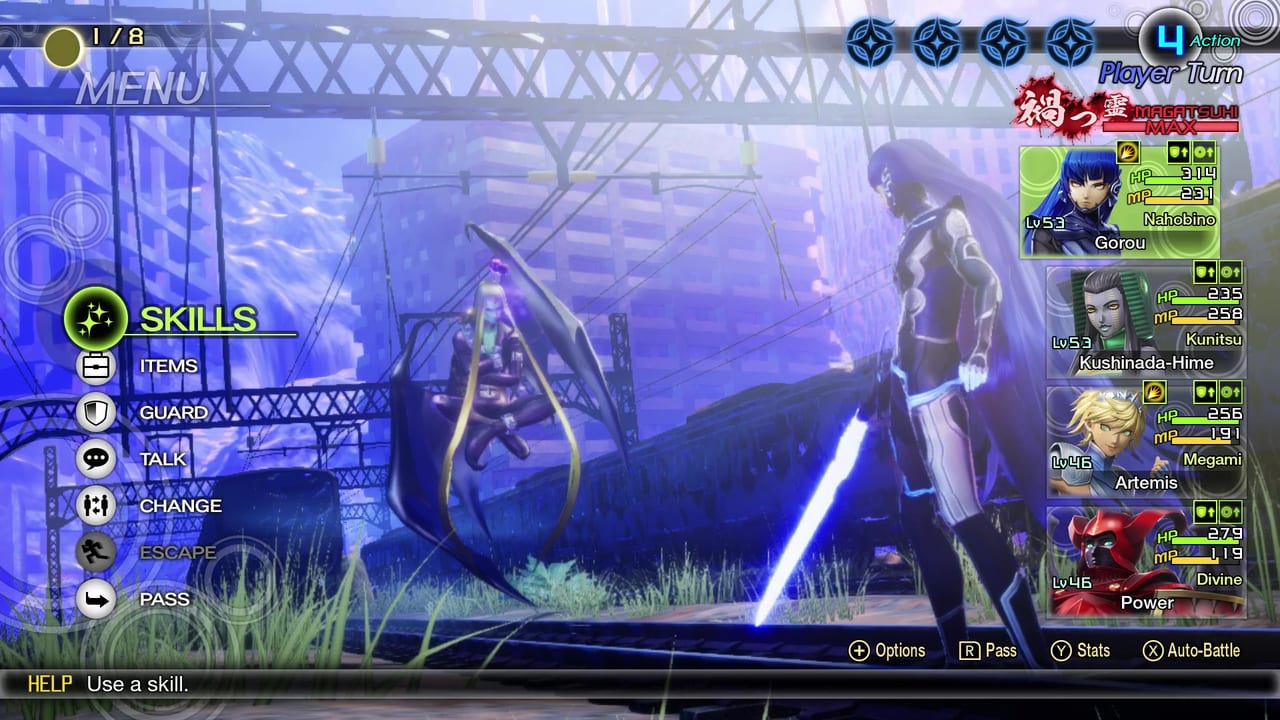Select the shield Guard icon

(96, 412)
